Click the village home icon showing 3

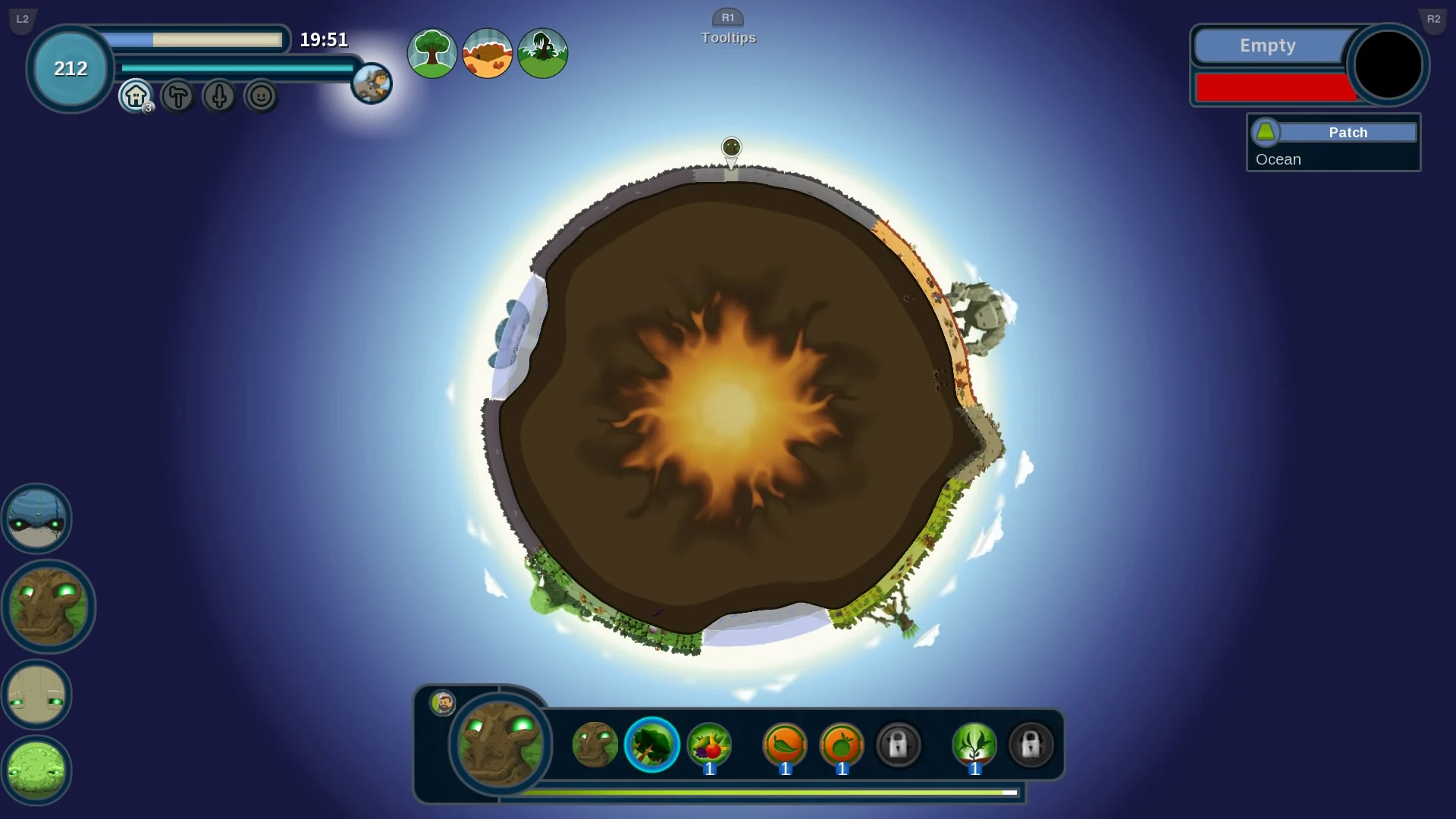pyautogui.click(x=135, y=96)
